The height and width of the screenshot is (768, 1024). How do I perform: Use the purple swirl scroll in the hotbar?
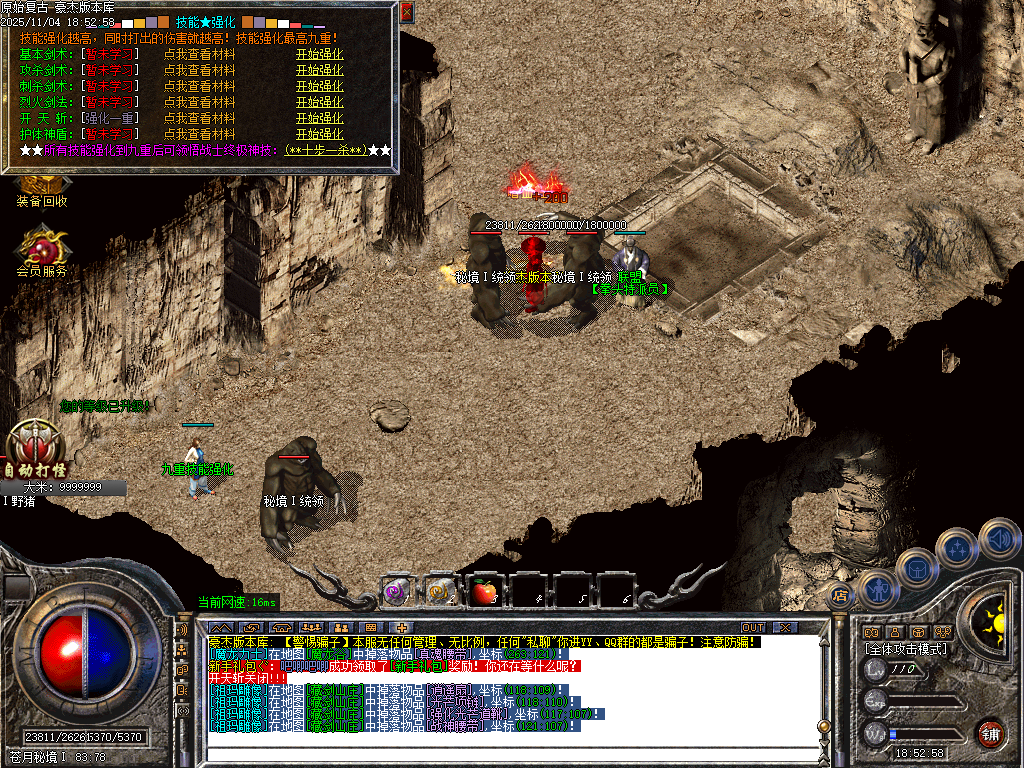(x=396, y=592)
